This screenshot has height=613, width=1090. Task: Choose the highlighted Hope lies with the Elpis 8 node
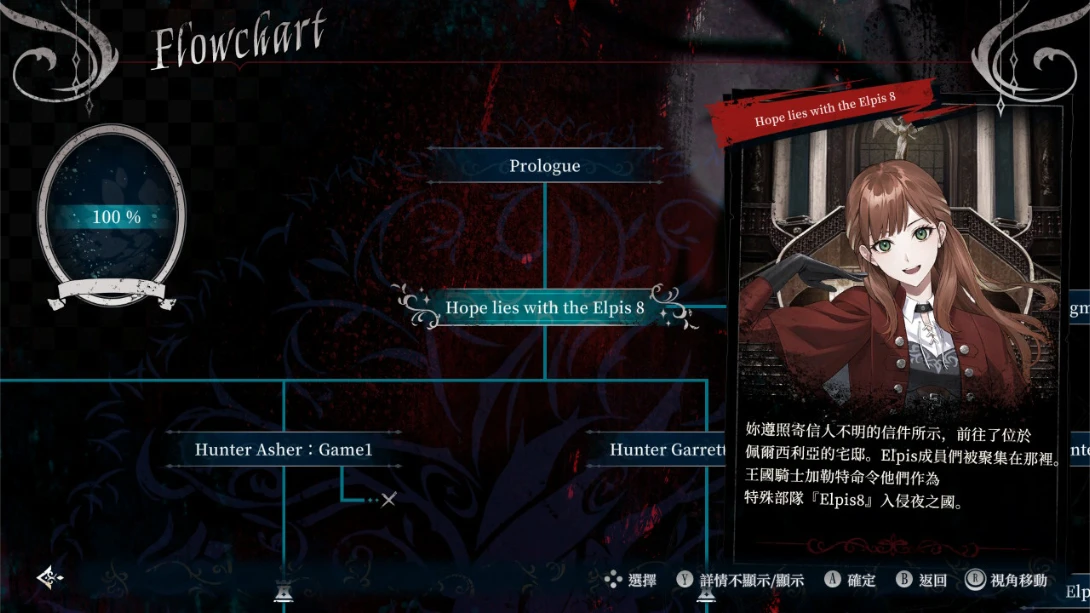click(544, 308)
